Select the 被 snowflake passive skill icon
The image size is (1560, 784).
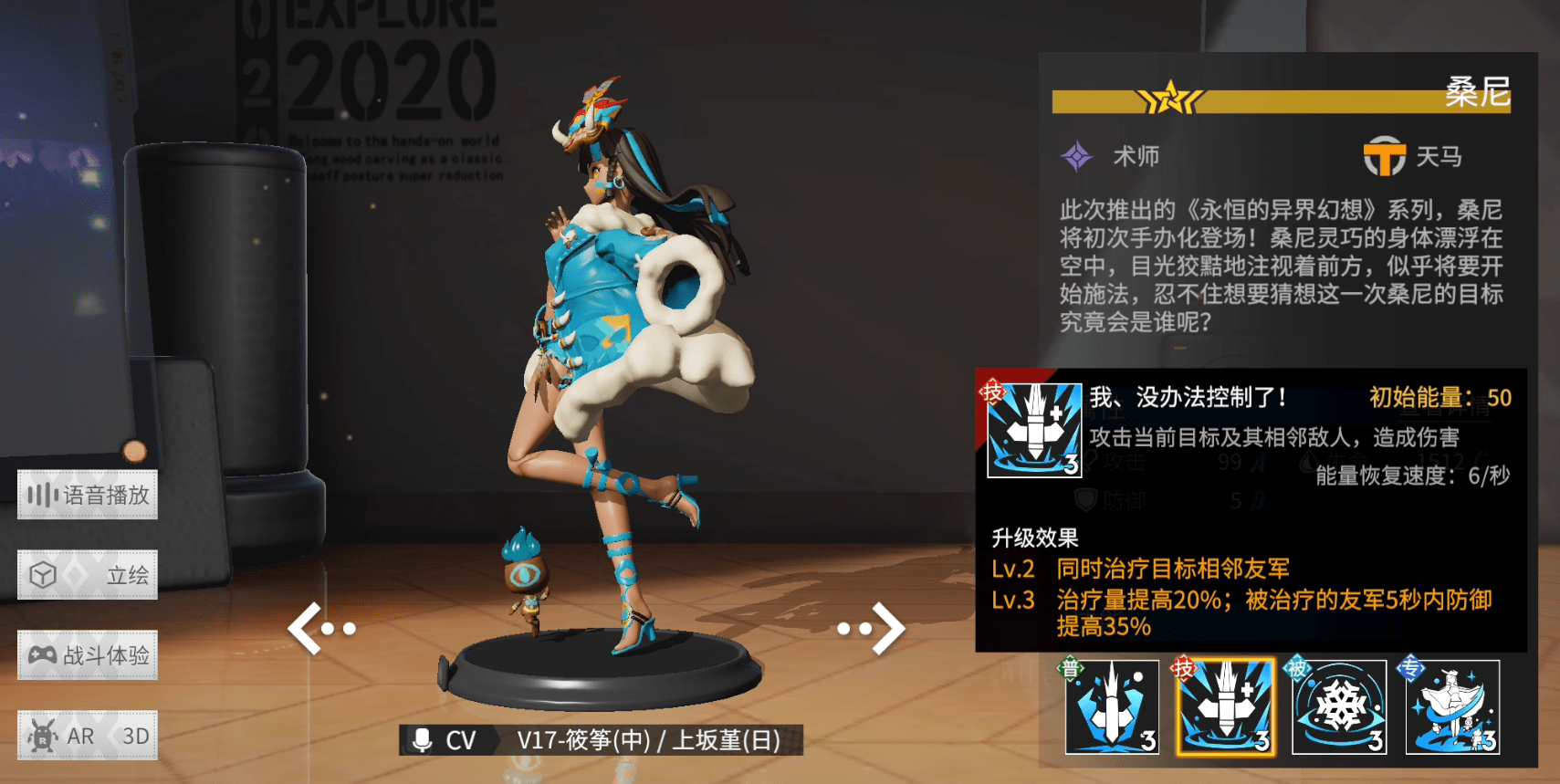(x=1339, y=707)
